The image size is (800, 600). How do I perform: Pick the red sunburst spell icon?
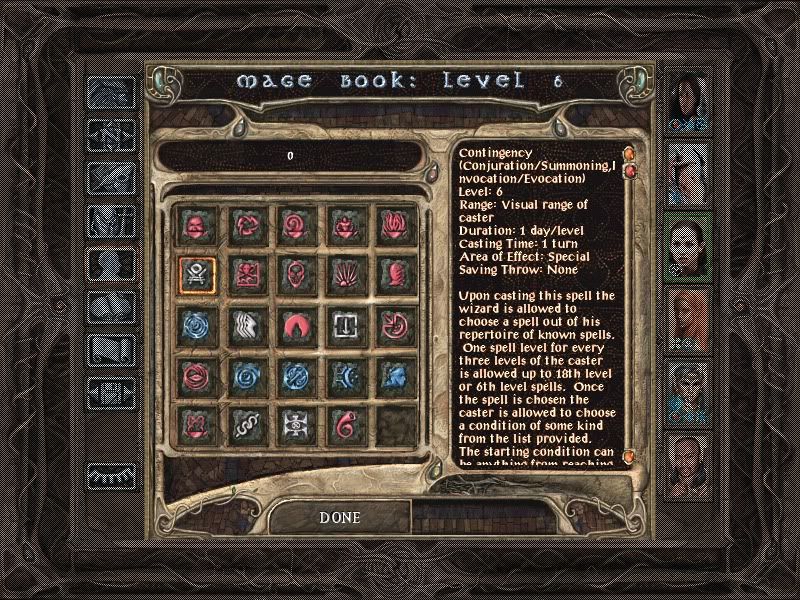pos(343,273)
